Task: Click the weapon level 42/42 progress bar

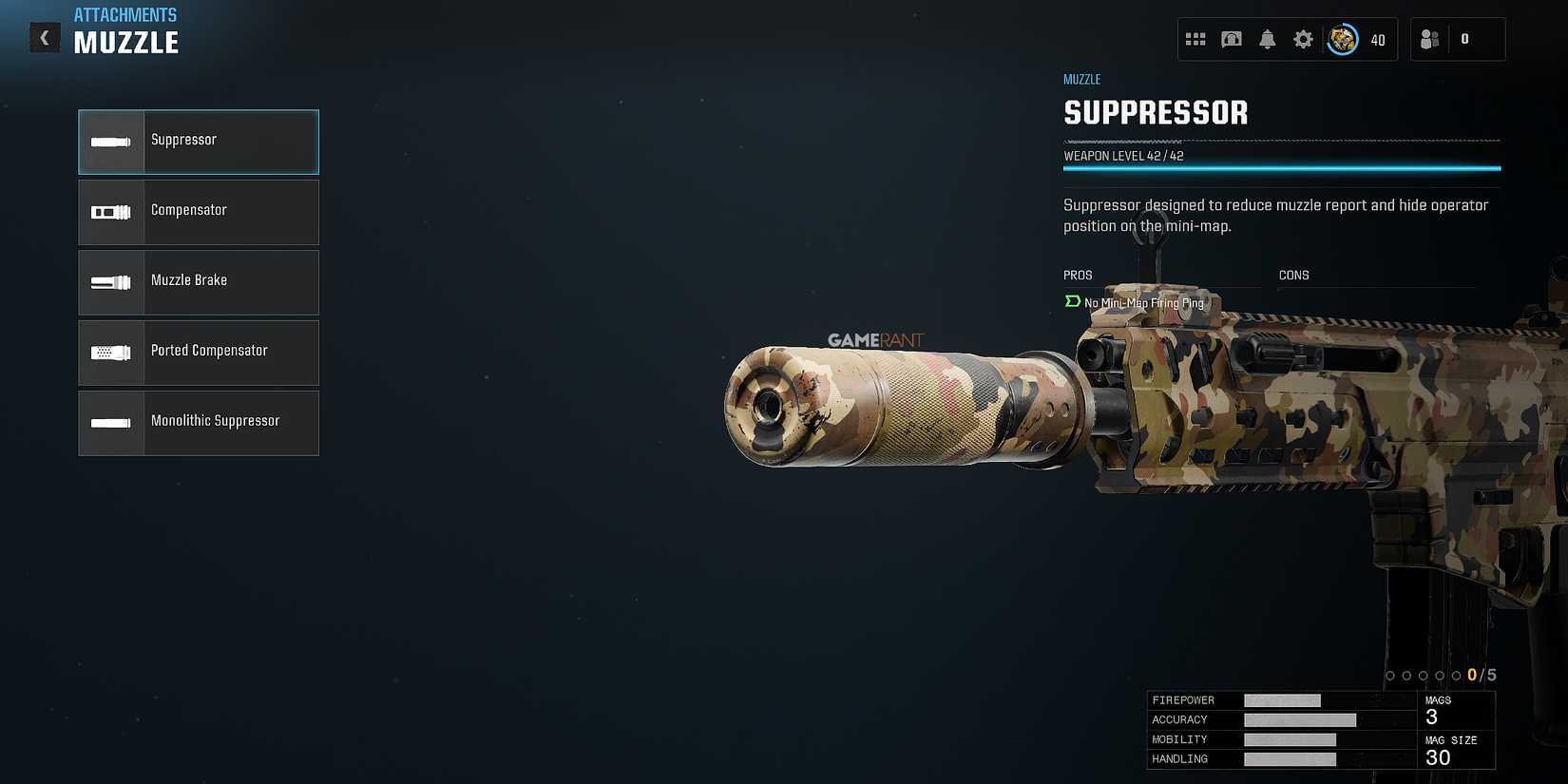Action: pos(1281,167)
